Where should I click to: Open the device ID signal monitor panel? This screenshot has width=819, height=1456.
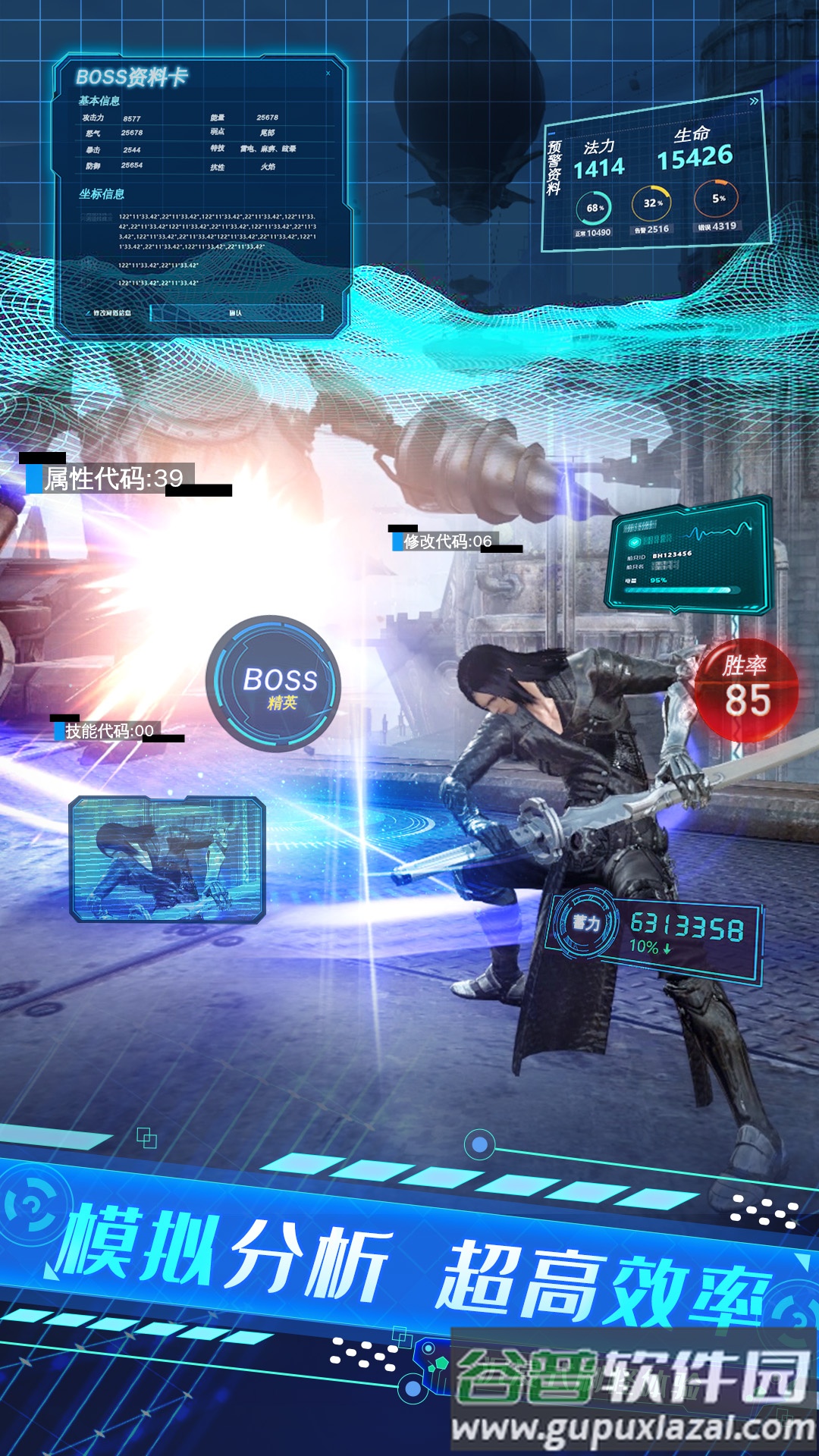coord(688,556)
